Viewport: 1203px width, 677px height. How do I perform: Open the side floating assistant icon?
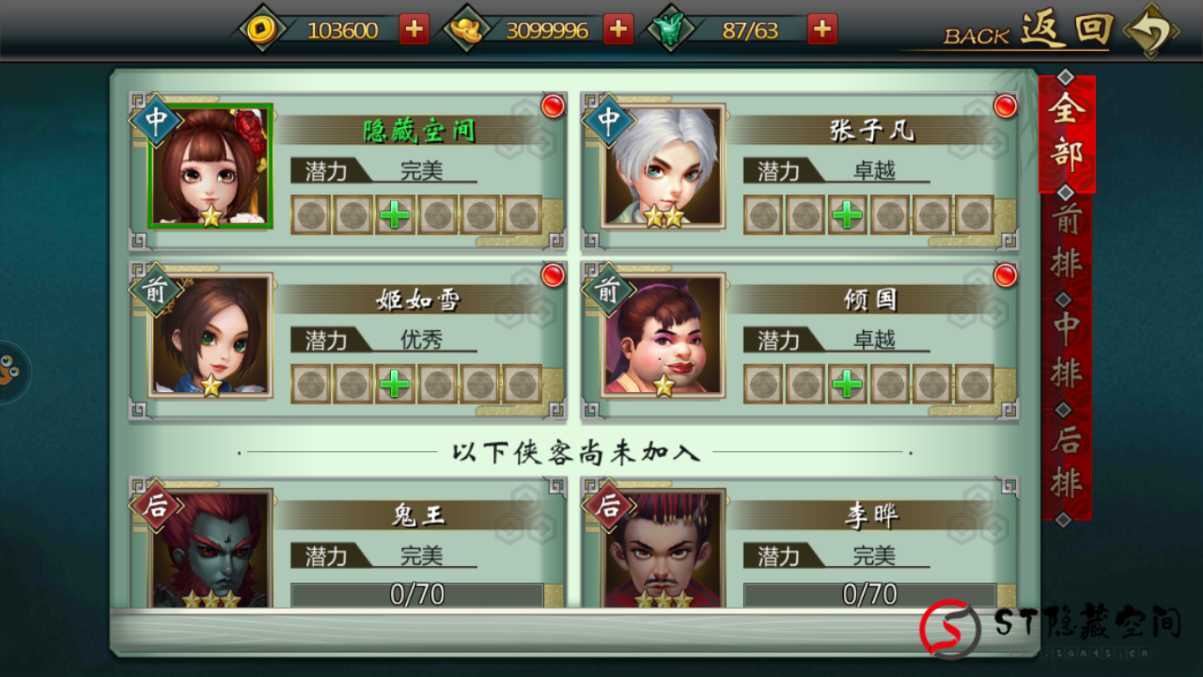pos(10,372)
